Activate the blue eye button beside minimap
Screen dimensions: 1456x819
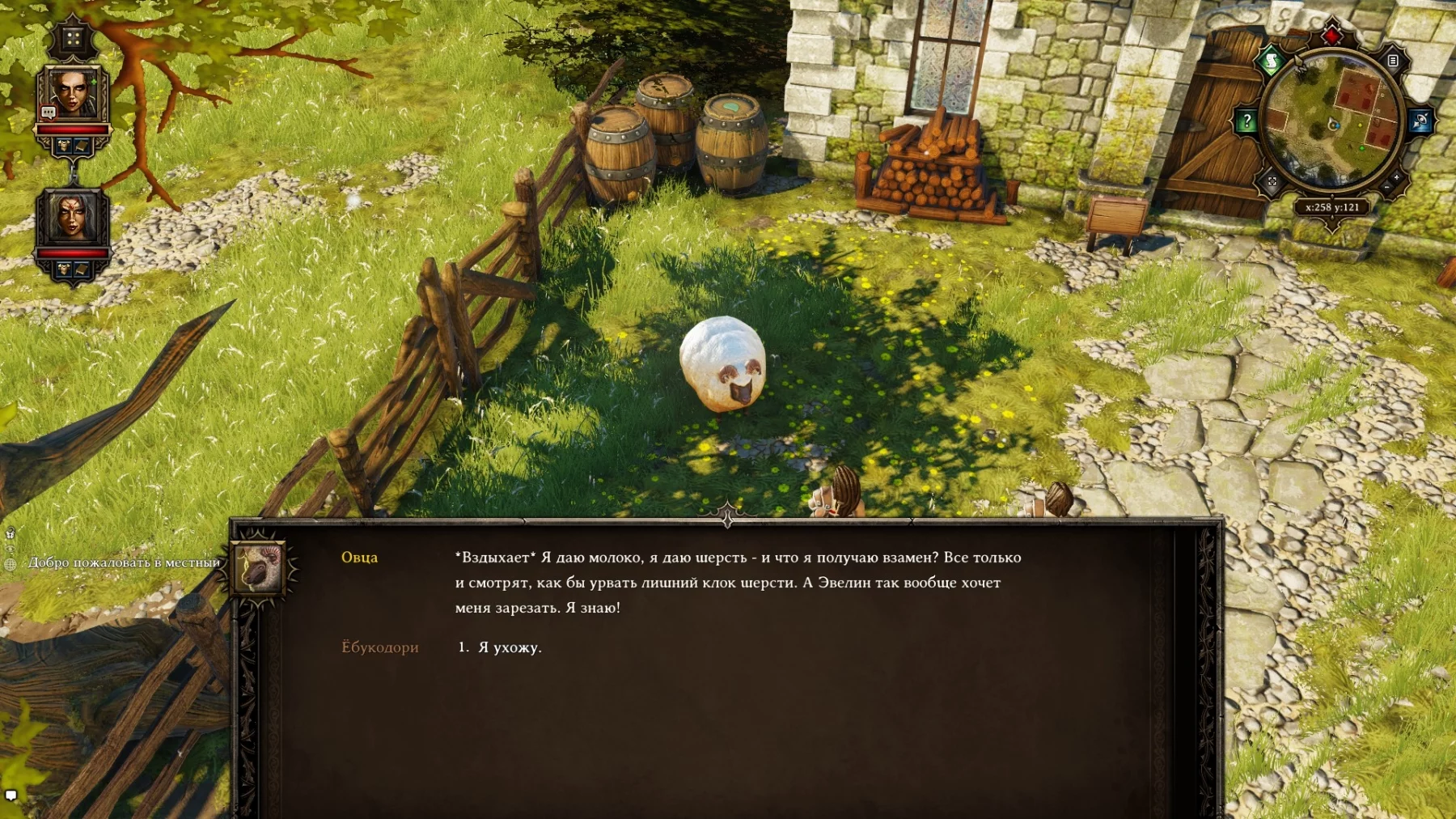pyautogui.click(x=1420, y=121)
